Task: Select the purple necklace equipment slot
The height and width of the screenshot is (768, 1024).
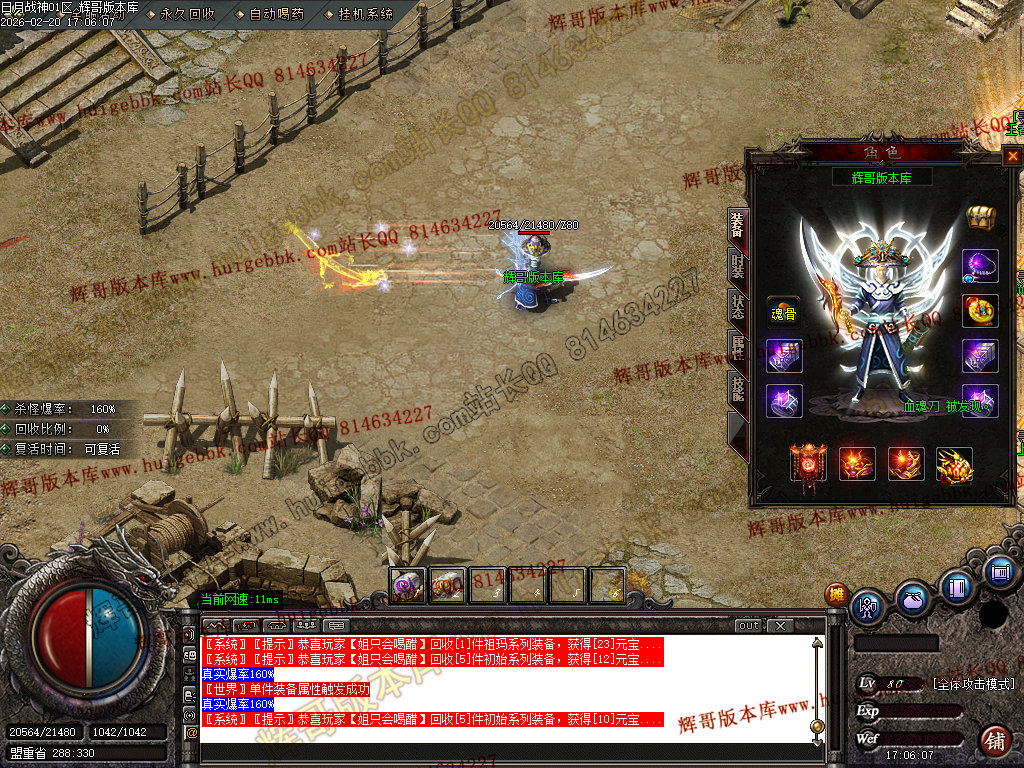Action: 979,265
